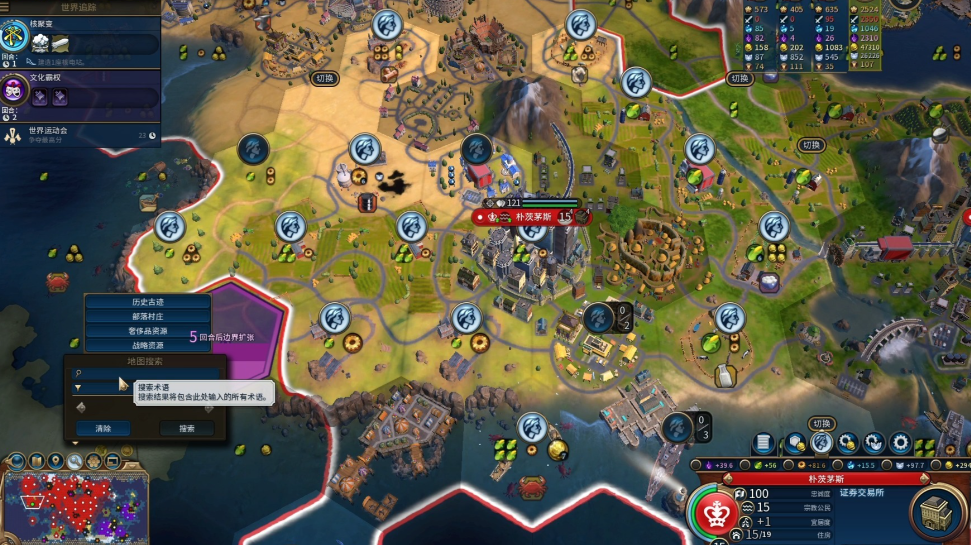Open the city details list icon

[763, 443]
